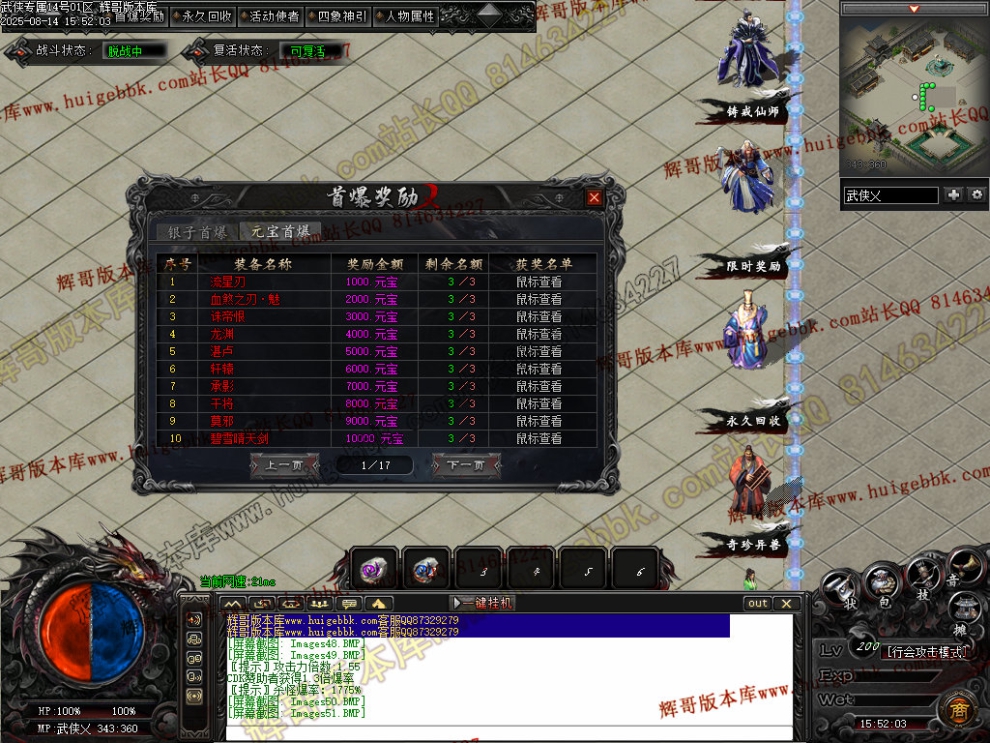Viewport: 990px width, 743px height.
Task: Switch to the 银子首爆 tab
Action: coord(198,232)
